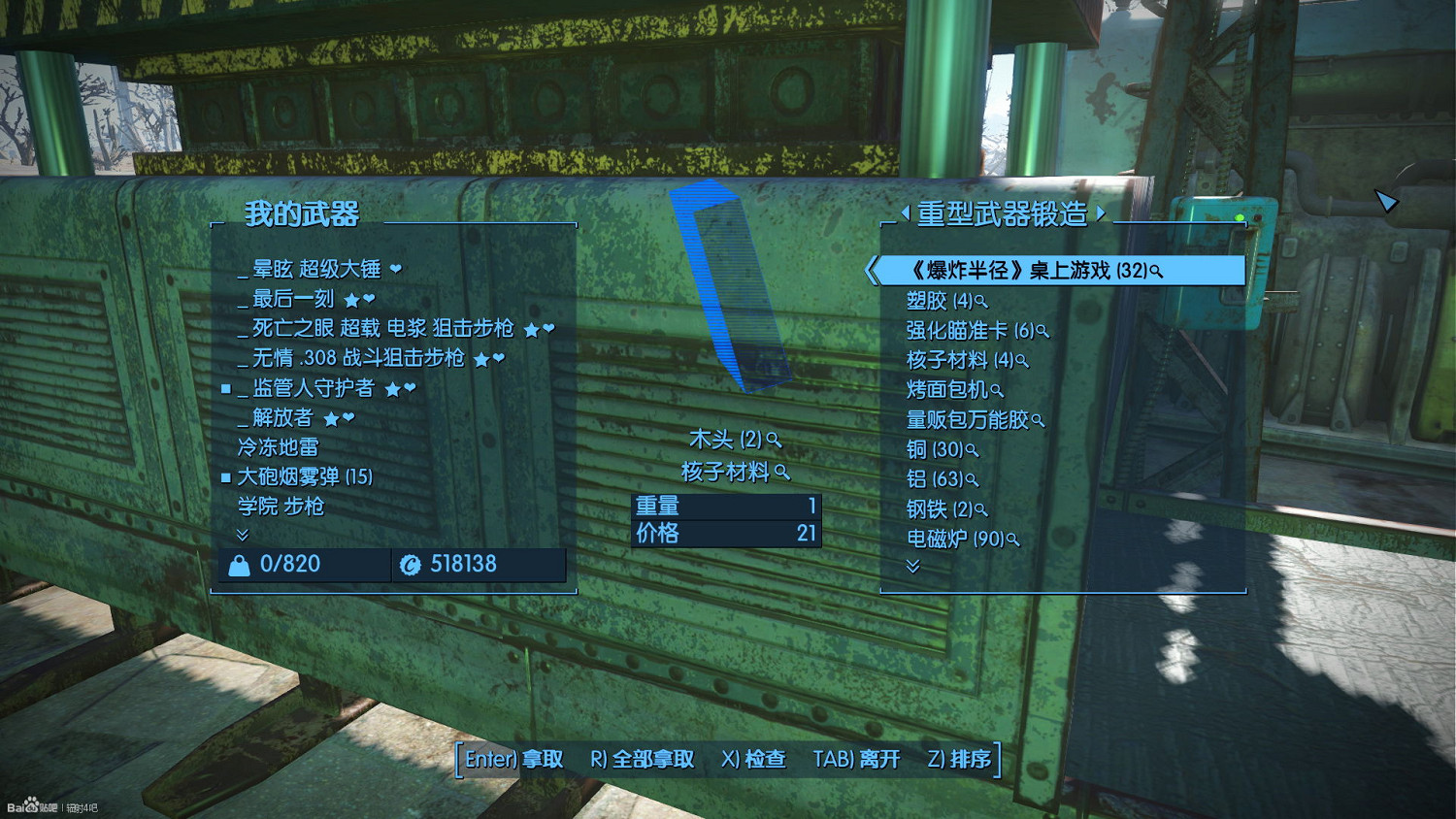Click the magnifier icon on 《爆炸半径》桌上游戏
Screen dimensions: 1456x819
pos(1155,272)
